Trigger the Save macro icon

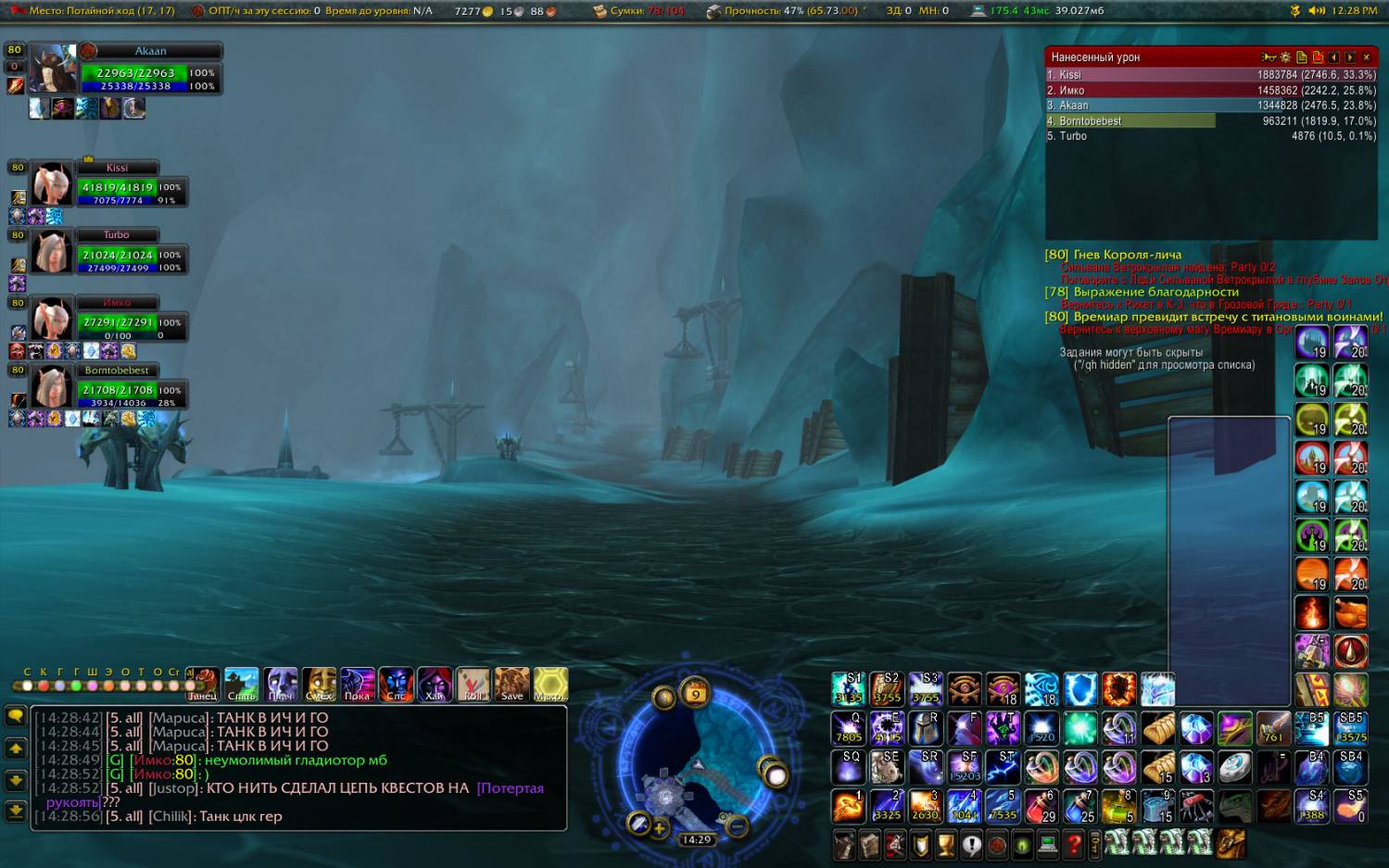pos(511,685)
